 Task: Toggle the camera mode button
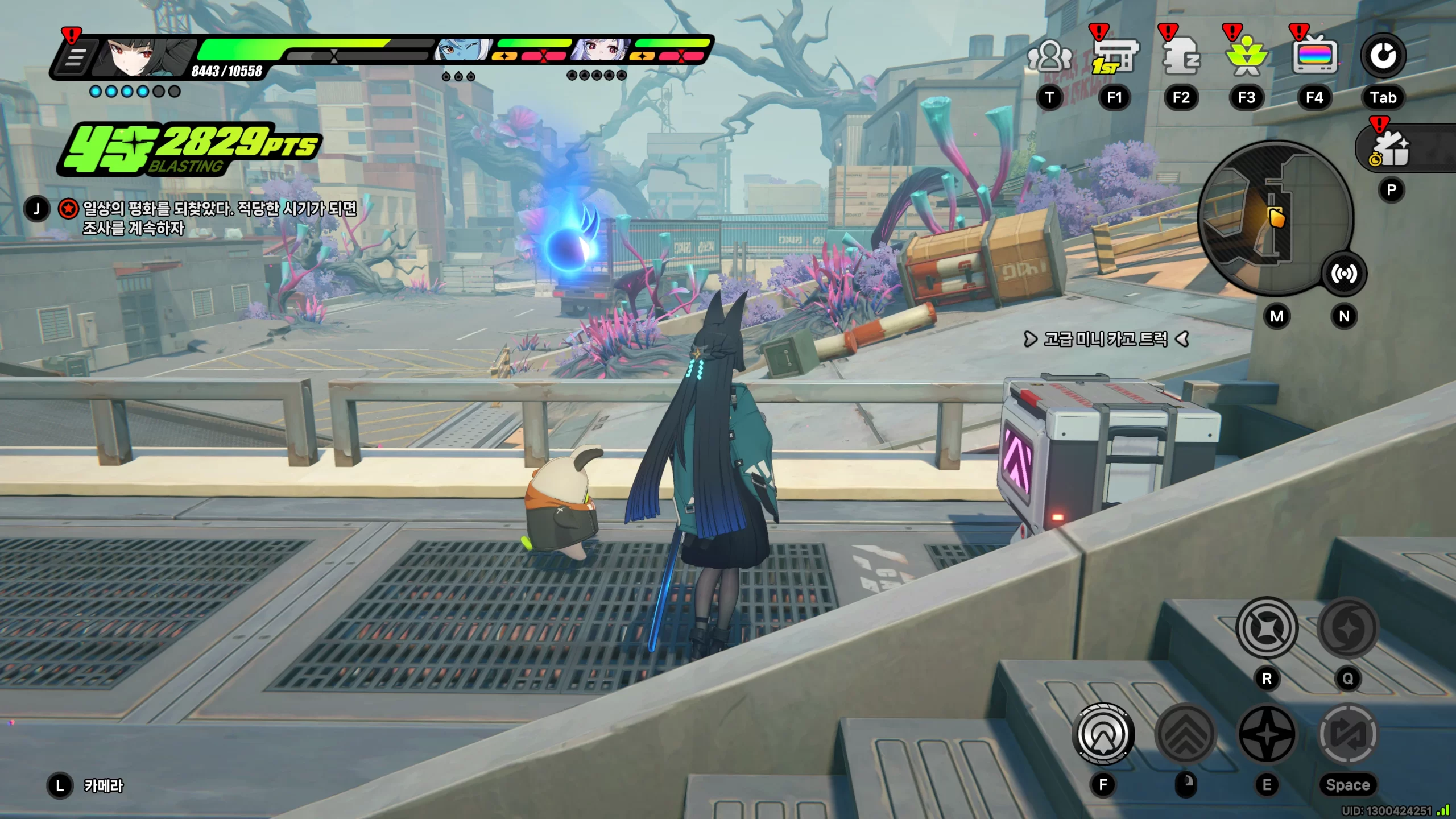60,785
